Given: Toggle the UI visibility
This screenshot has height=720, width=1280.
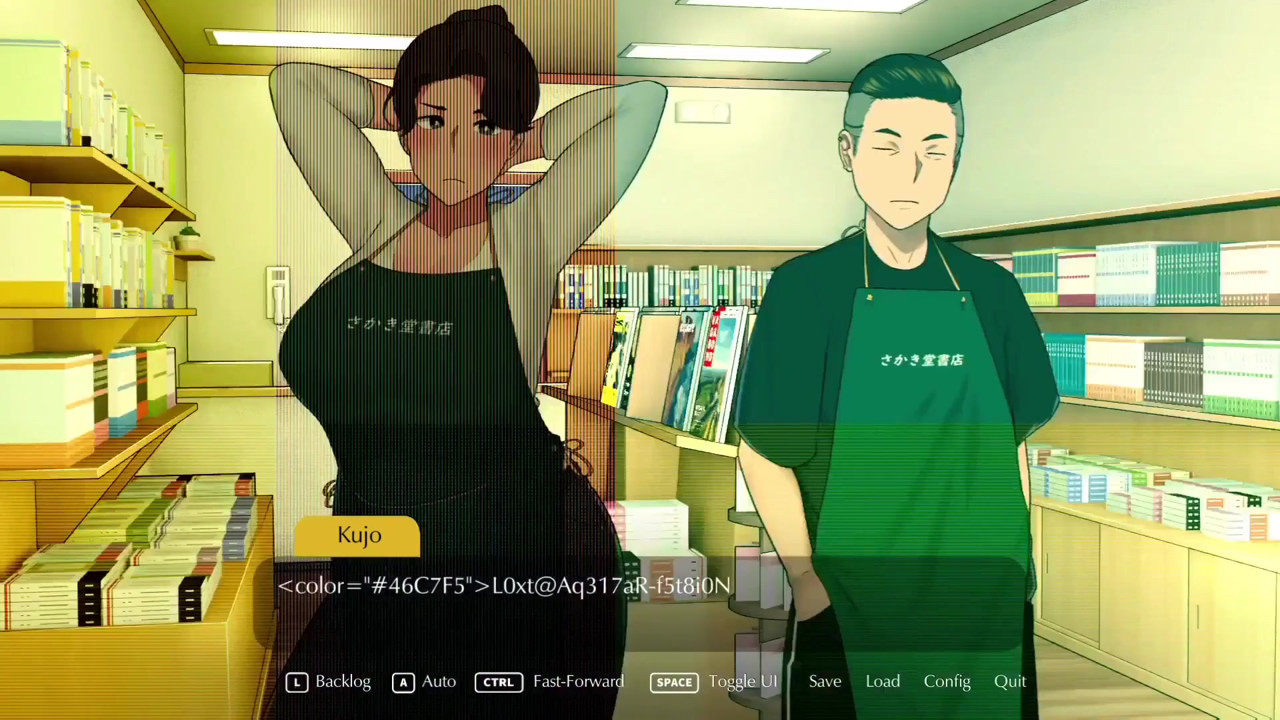Looking at the screenshot, I should 742,681.
